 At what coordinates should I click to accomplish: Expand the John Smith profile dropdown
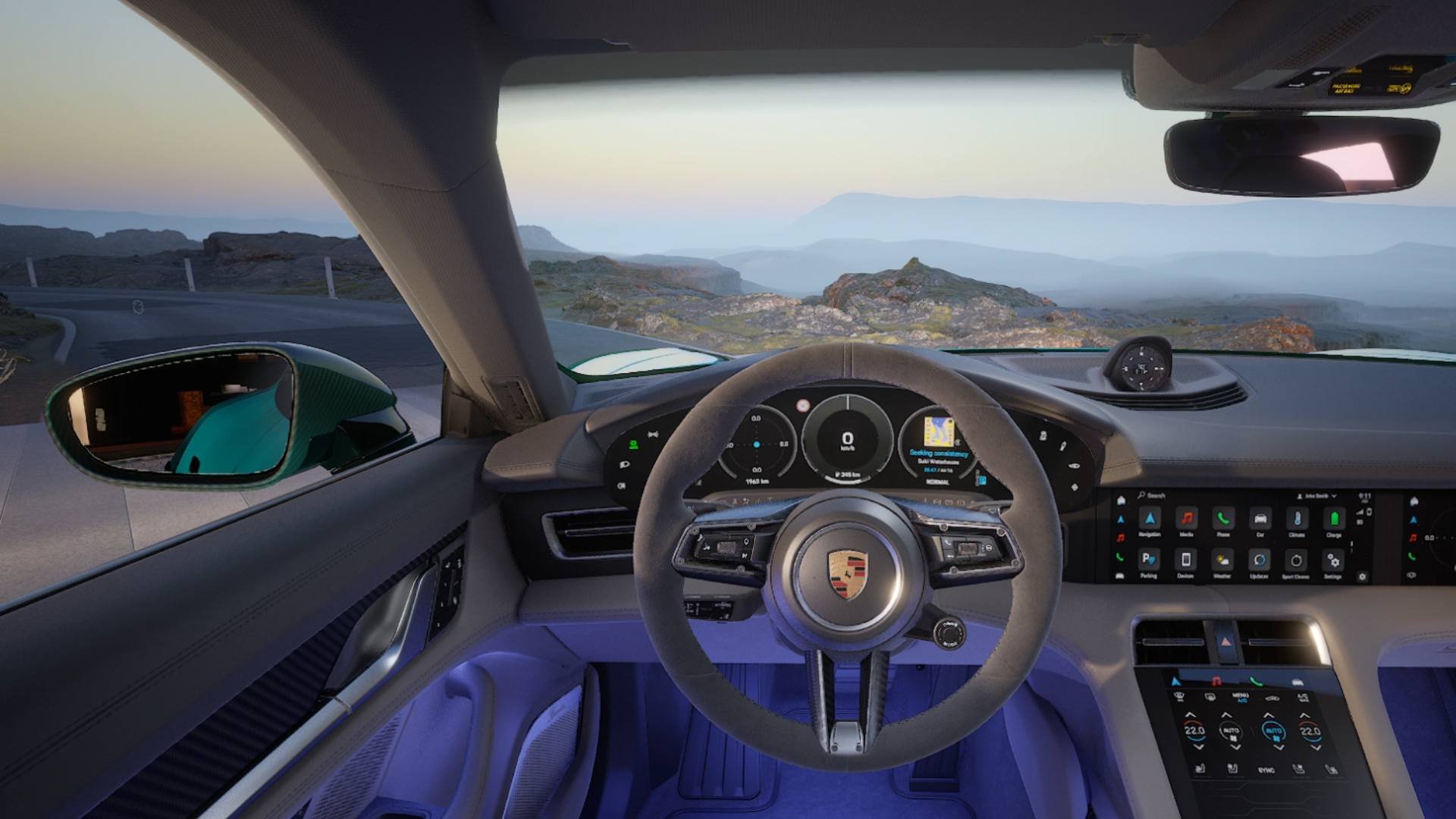click(x=1318, y=496)
